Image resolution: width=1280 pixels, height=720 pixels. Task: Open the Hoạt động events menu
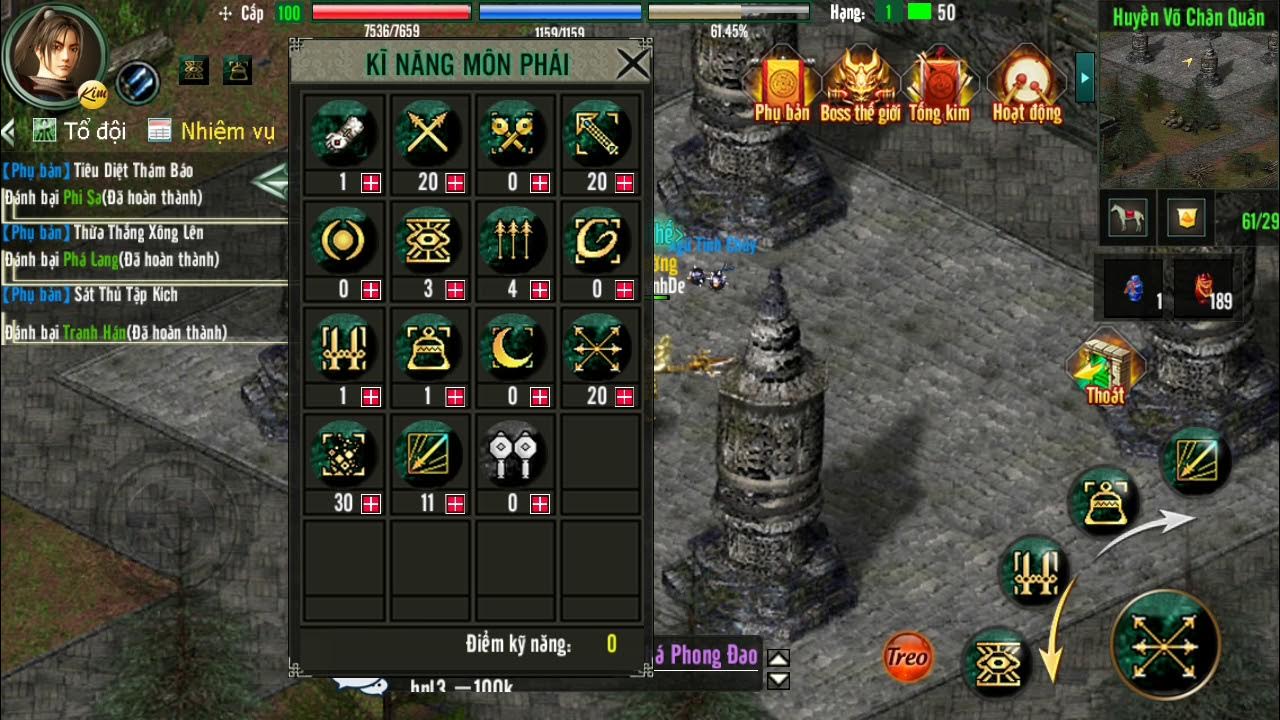1026,85
